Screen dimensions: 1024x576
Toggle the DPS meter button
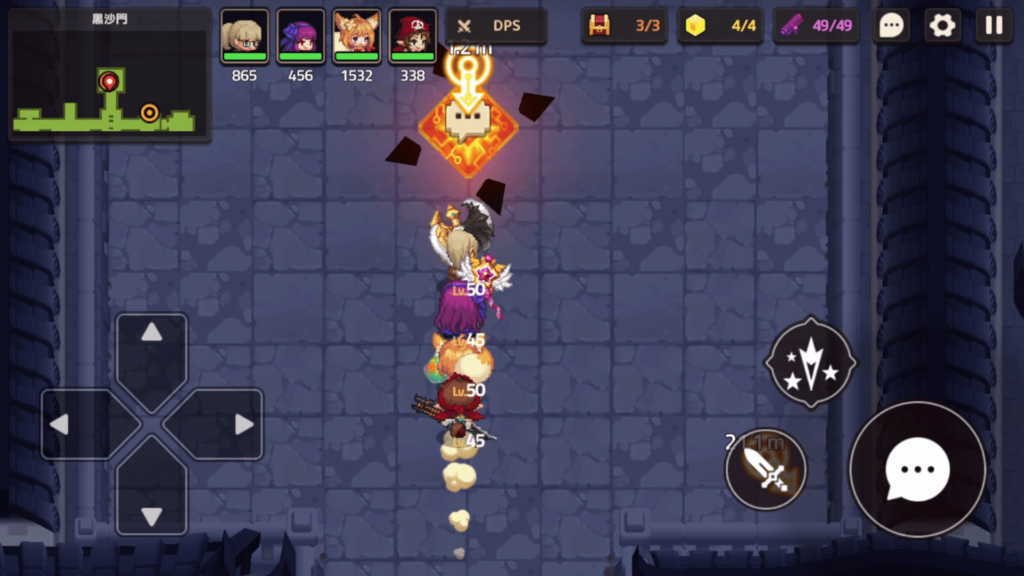pos(496,26)
